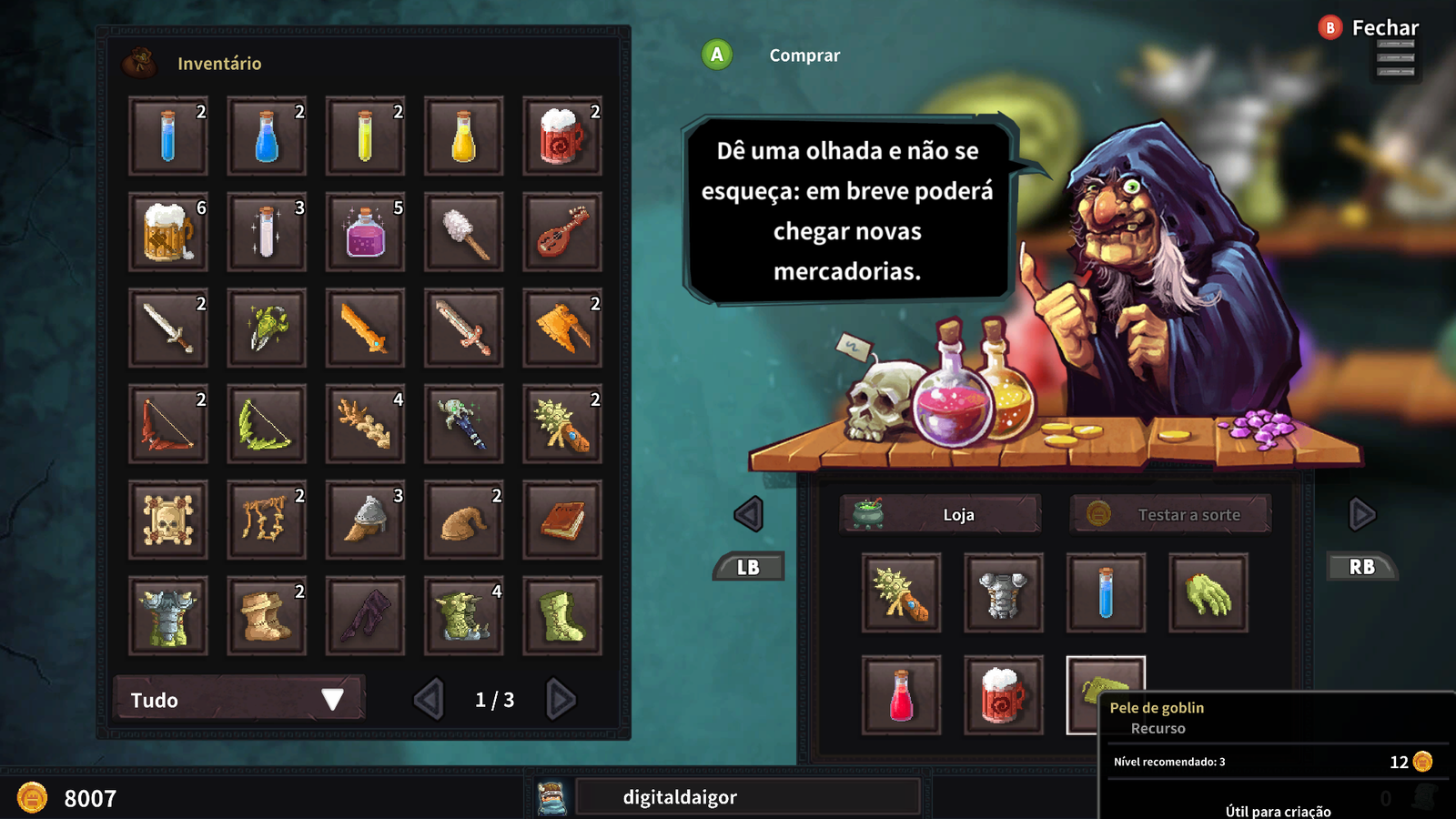Select the red book inventory slot
This screenshot has width=1456, height=819.
[x=561, y=520]
